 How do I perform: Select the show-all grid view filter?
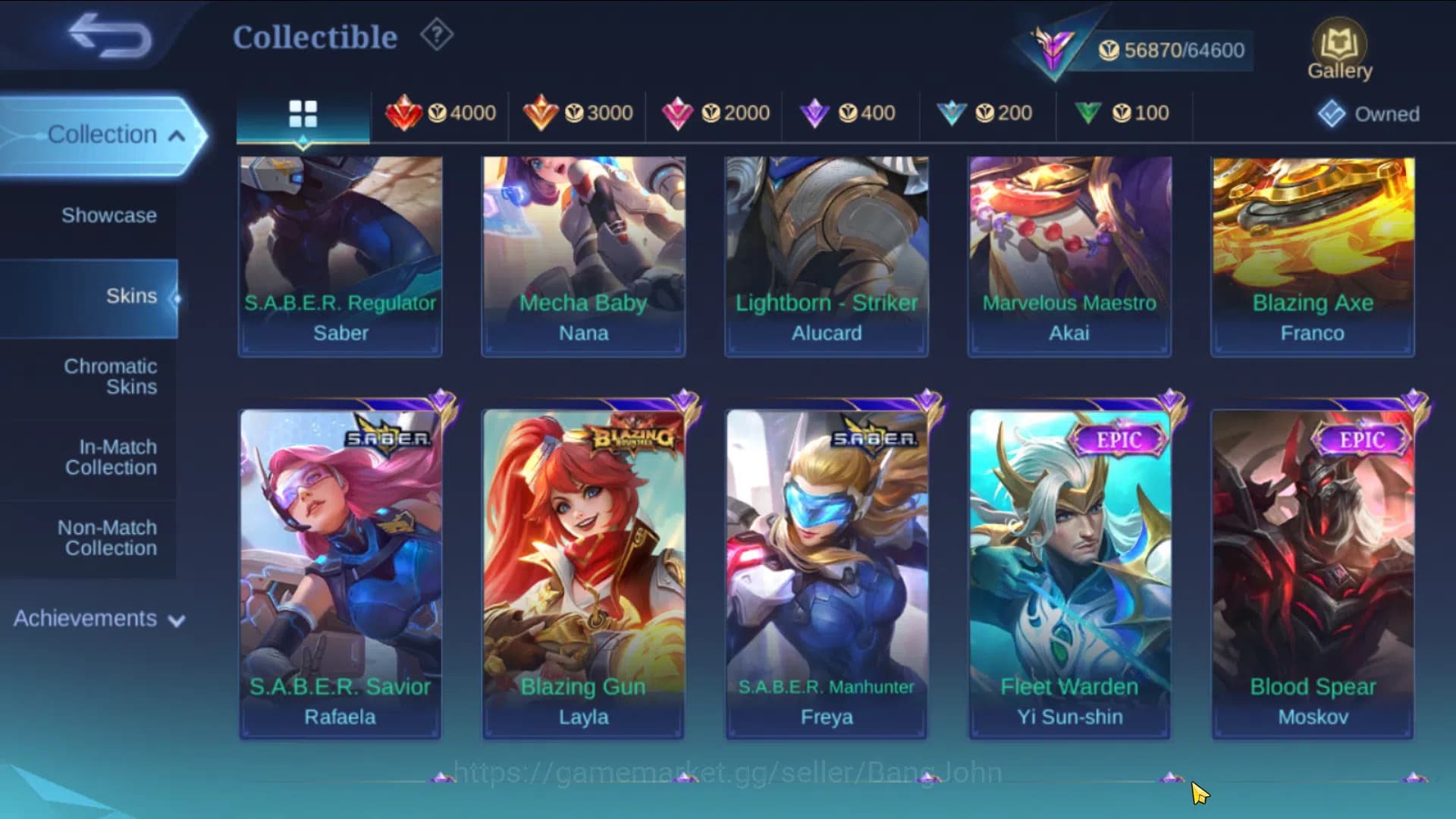pyautogui.click(x=303, y=114)
